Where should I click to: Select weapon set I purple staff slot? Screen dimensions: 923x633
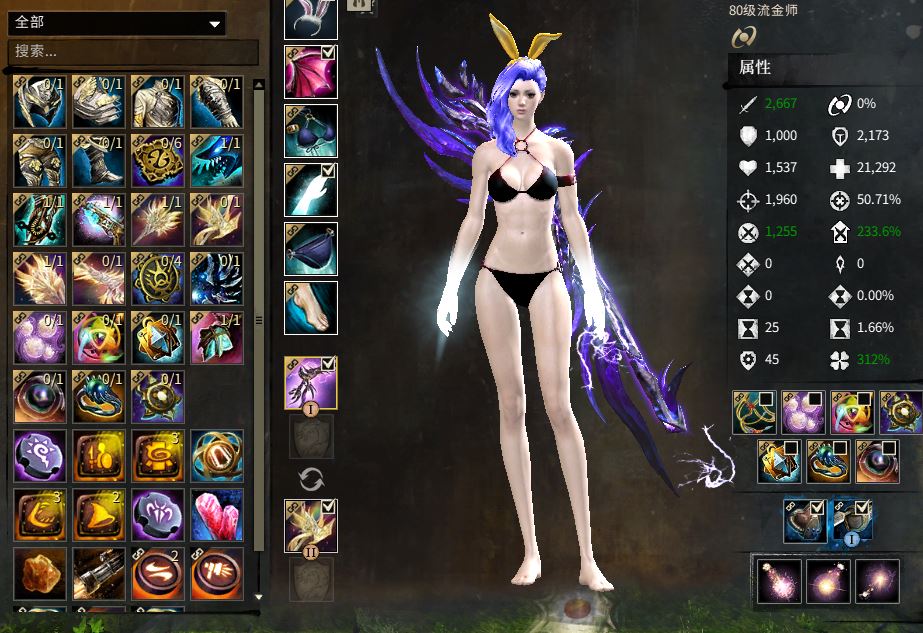[x=311, y=383]
